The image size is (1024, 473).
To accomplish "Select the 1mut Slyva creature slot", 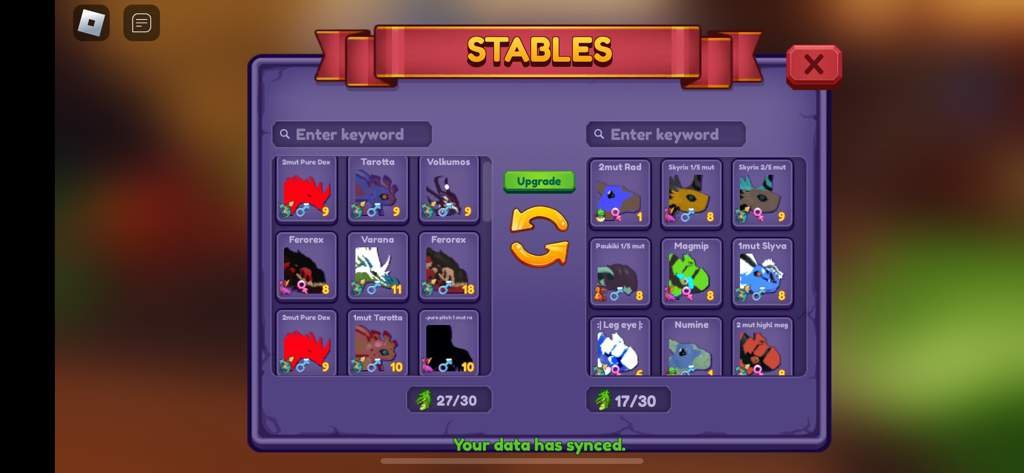I will coord(762,271).
